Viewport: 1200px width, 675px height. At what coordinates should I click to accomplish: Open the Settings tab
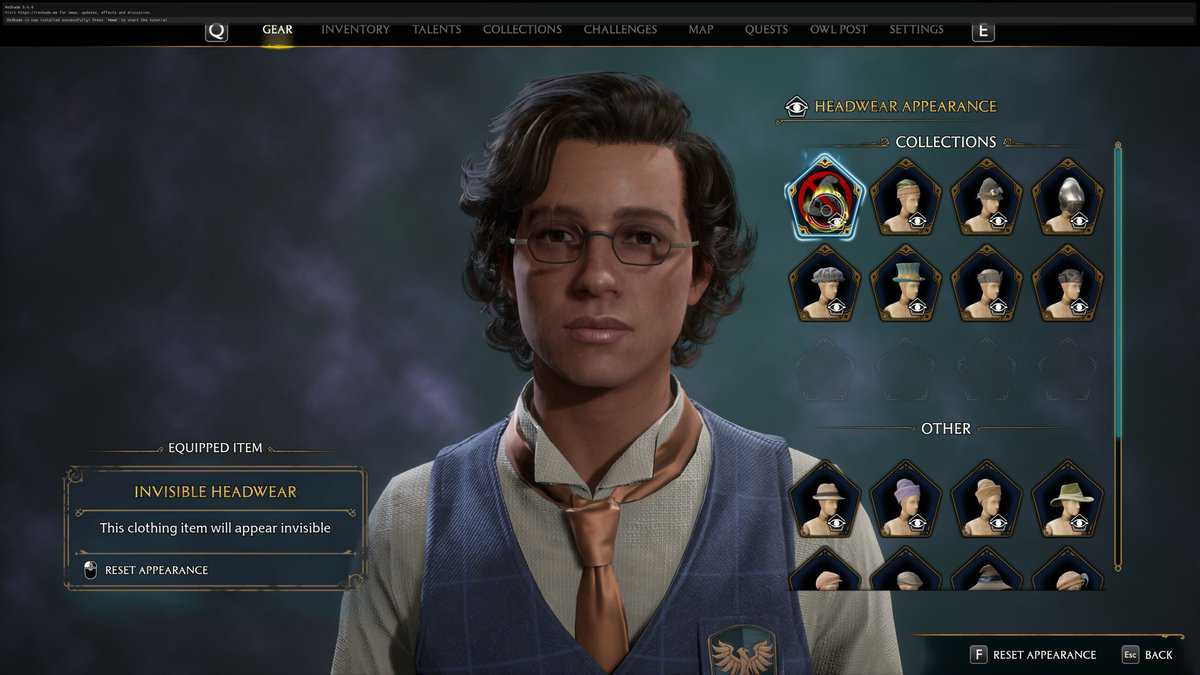pyautogui.click(x=916, y=29)
